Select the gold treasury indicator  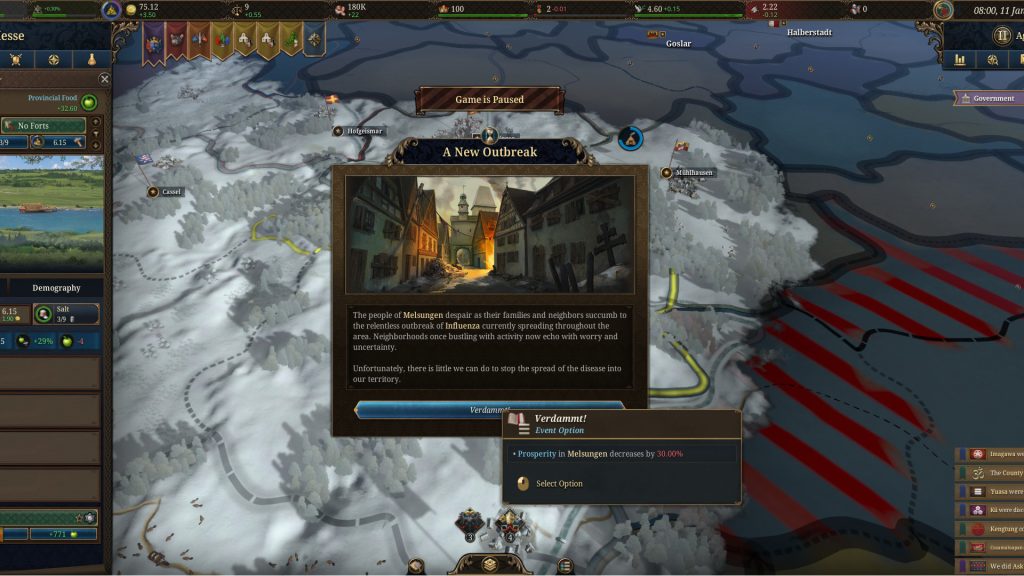click(140, 10)
